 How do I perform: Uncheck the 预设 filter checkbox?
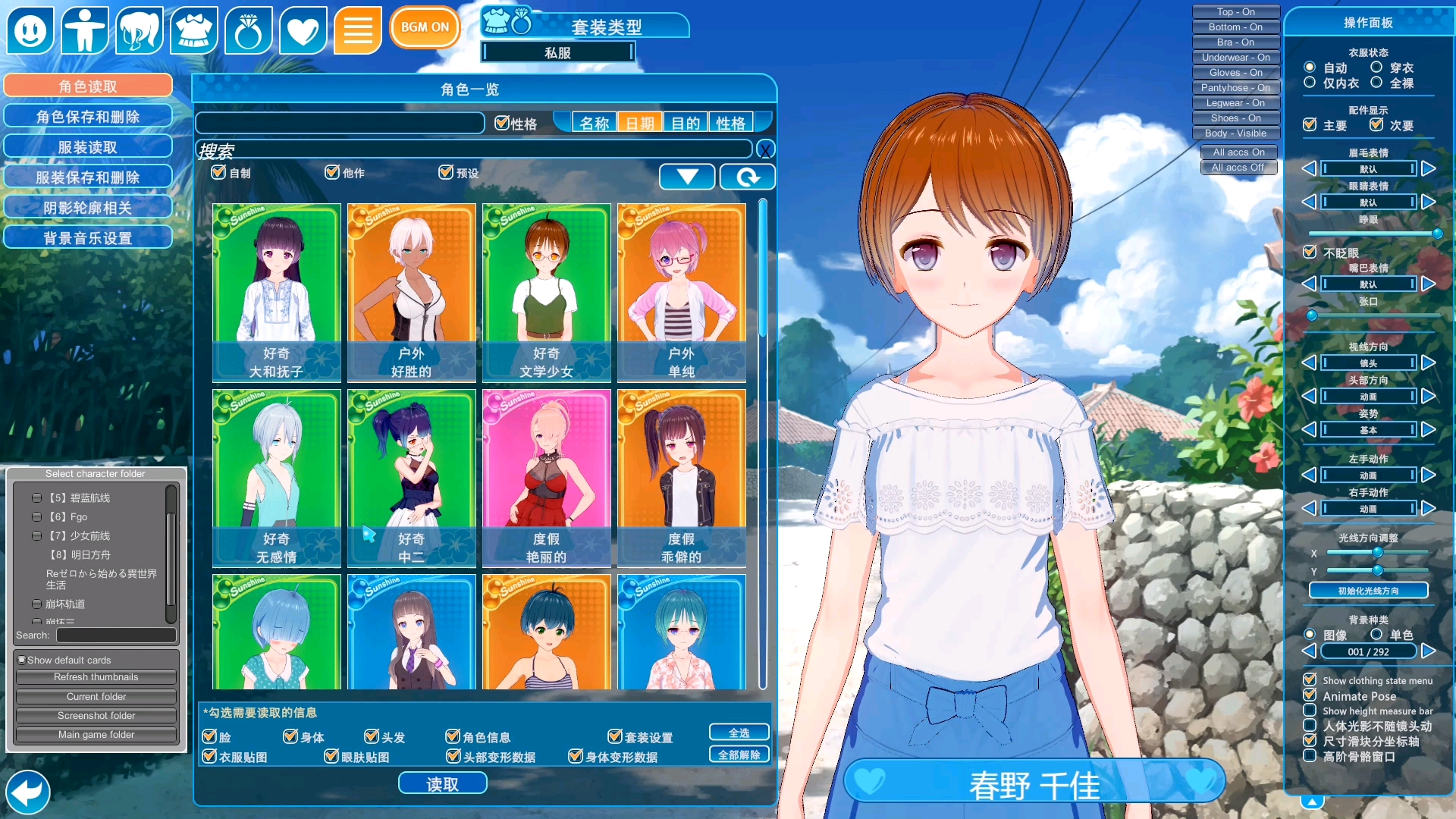(446, 172)
